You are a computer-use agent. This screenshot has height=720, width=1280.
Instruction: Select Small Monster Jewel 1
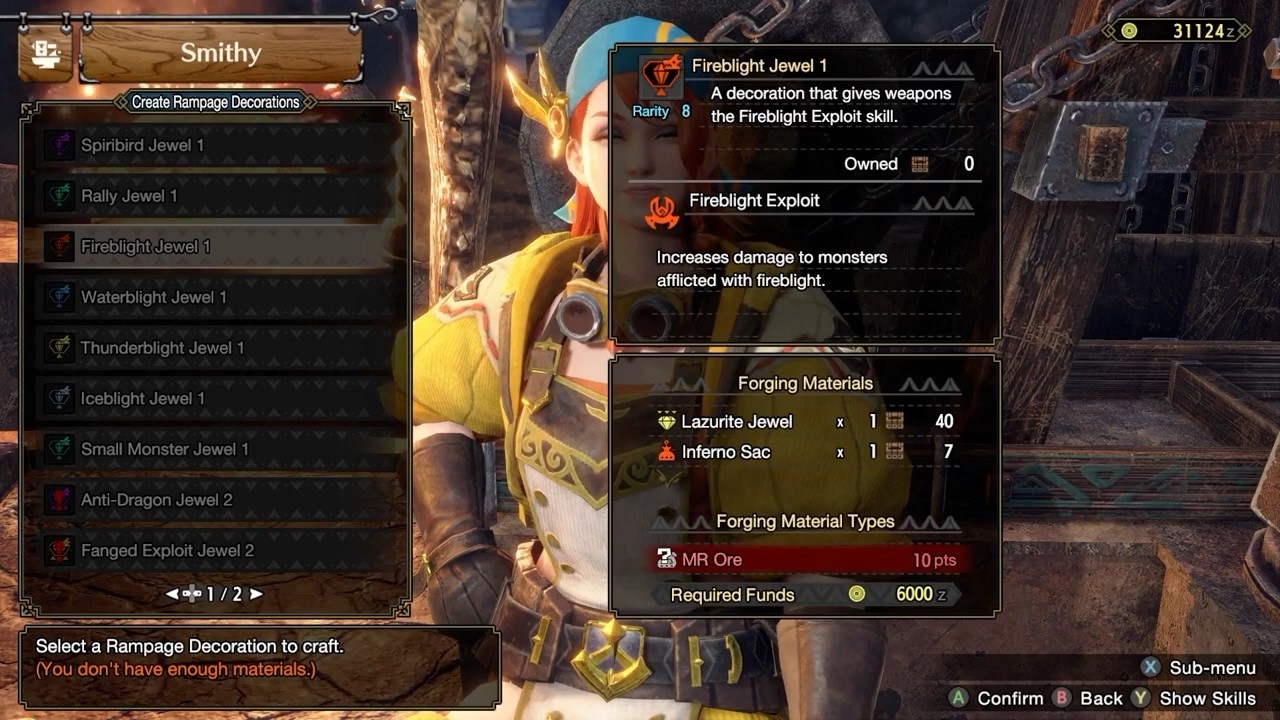coord(164,449)
